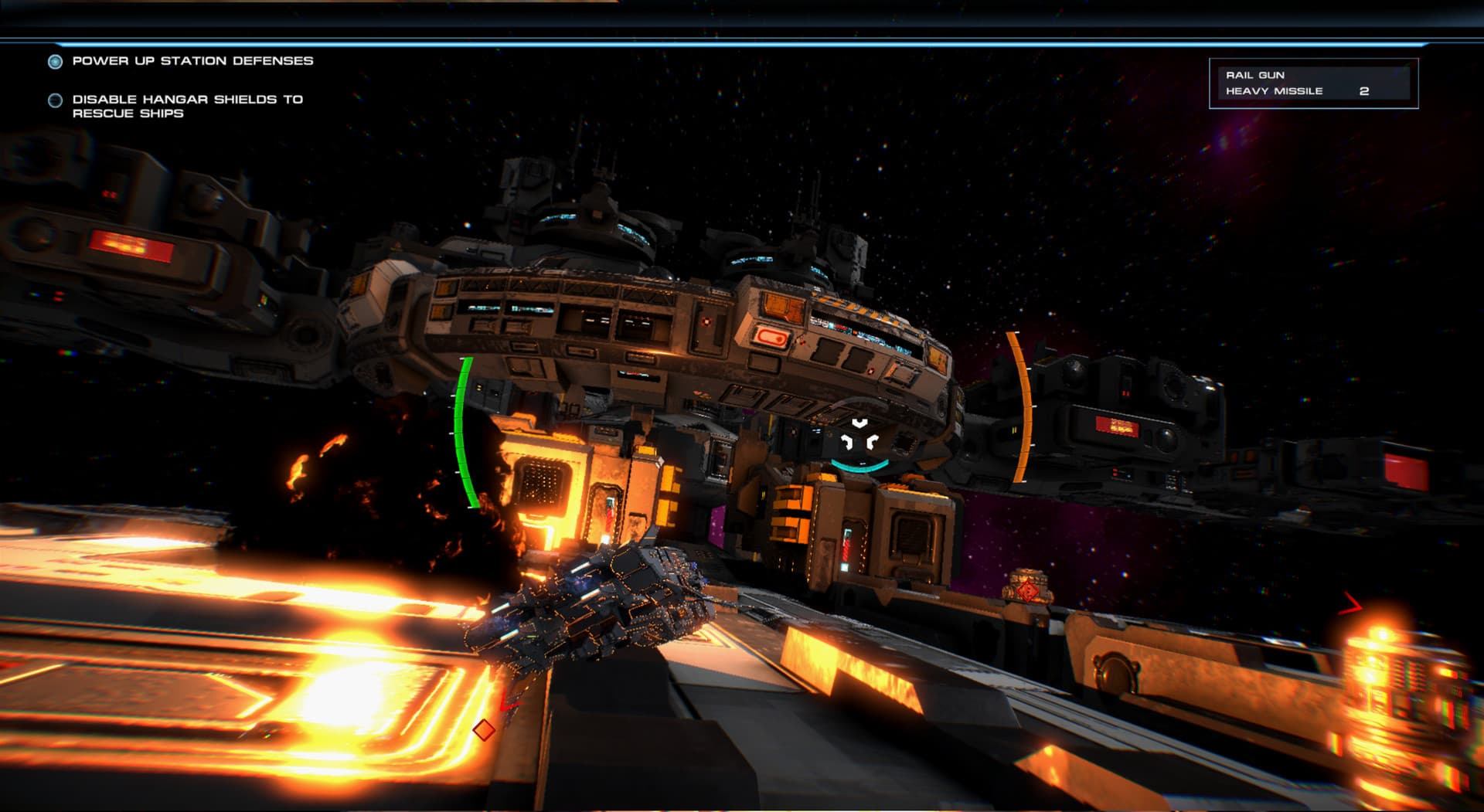Open the Rail Gun tab in the weapon panel

pos(1254,75)
